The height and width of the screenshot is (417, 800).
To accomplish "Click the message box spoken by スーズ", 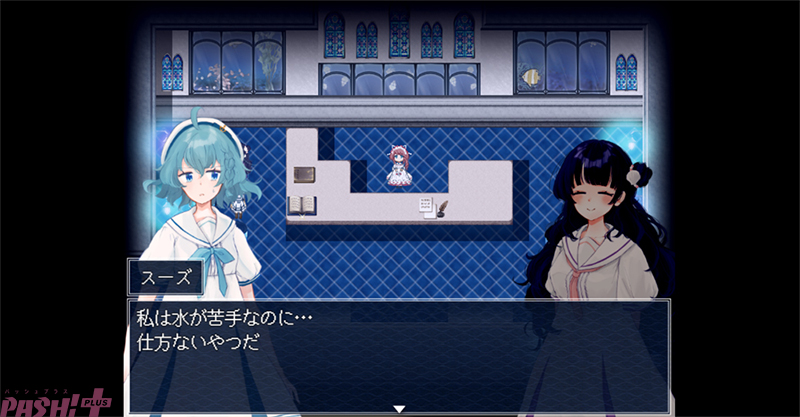I will pos(398,351).
